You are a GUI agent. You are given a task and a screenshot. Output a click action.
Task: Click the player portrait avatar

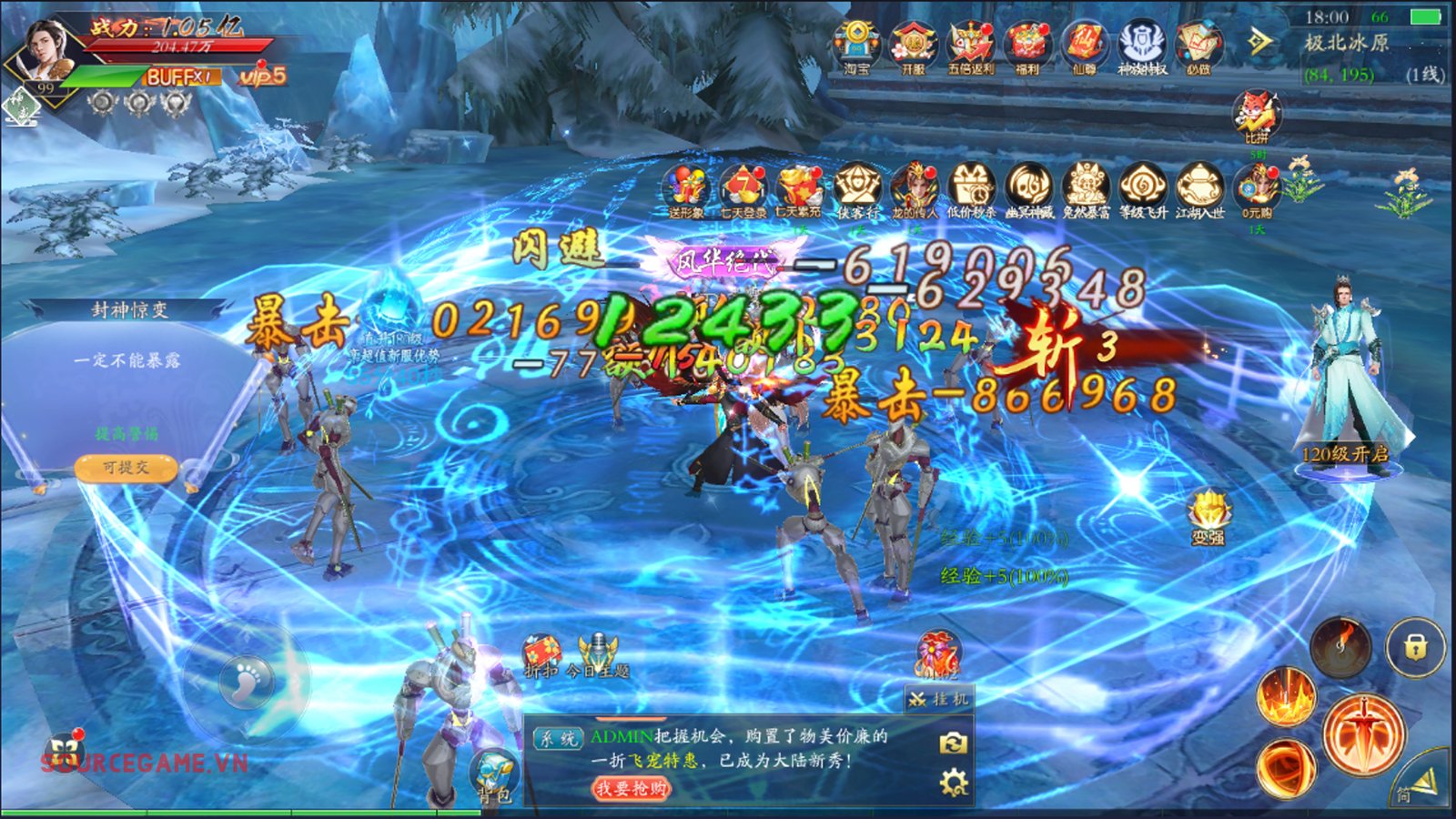[47, 50]
